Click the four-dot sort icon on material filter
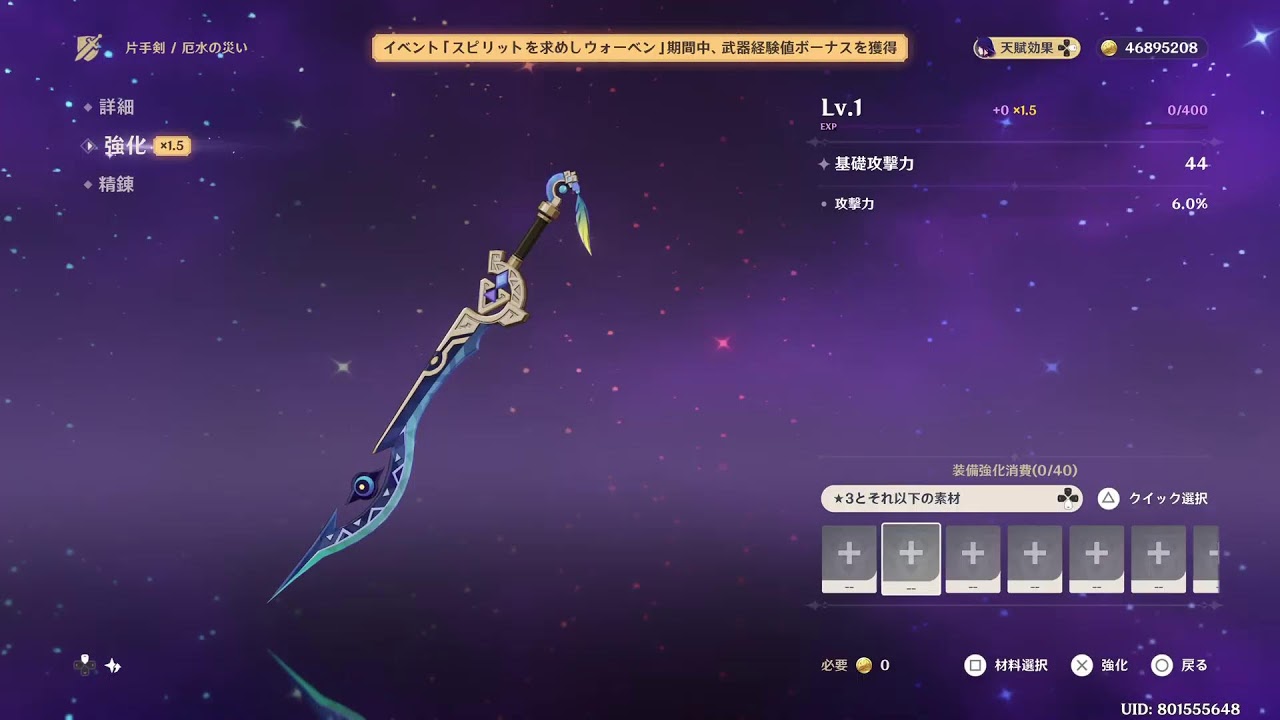The image size is (1280, 720). [x=1069, y=498]
